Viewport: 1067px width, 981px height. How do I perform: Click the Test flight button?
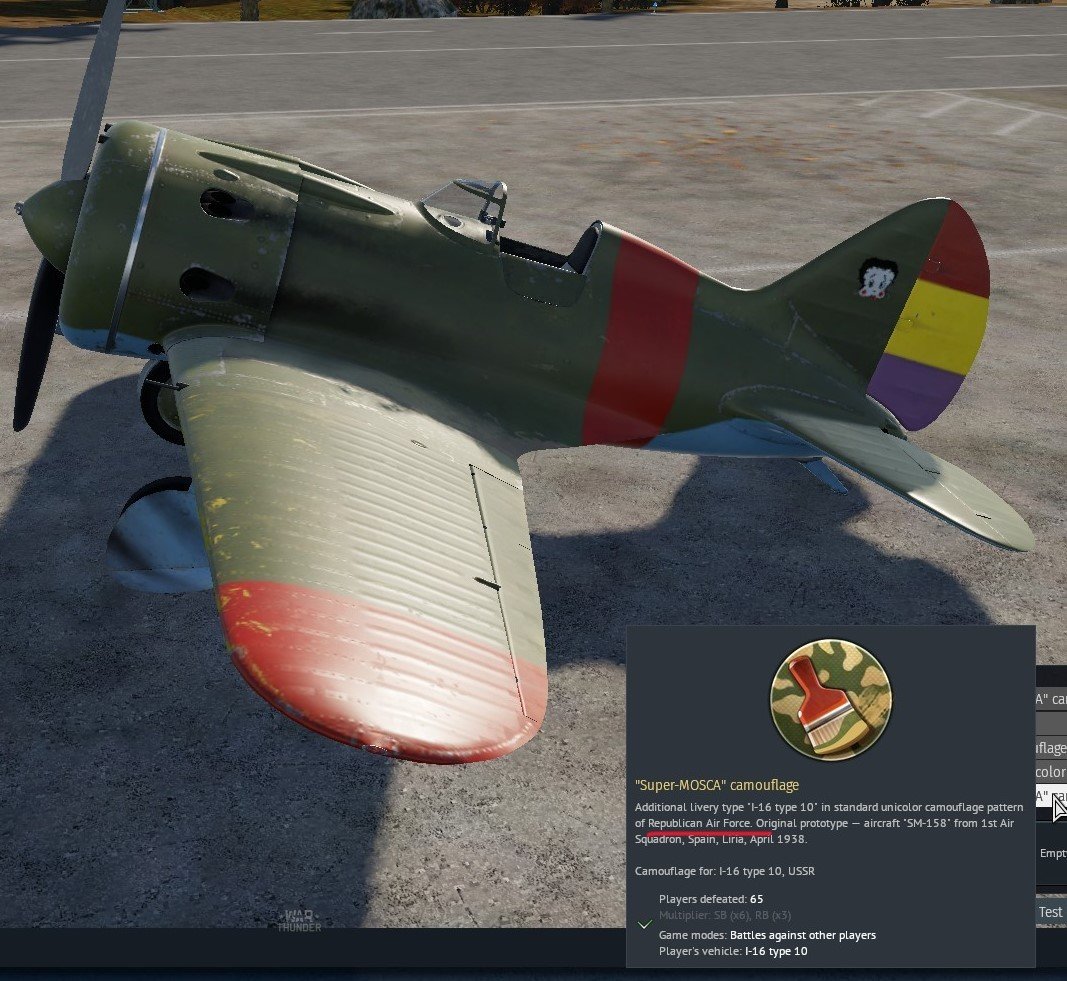click(1050, 911)
